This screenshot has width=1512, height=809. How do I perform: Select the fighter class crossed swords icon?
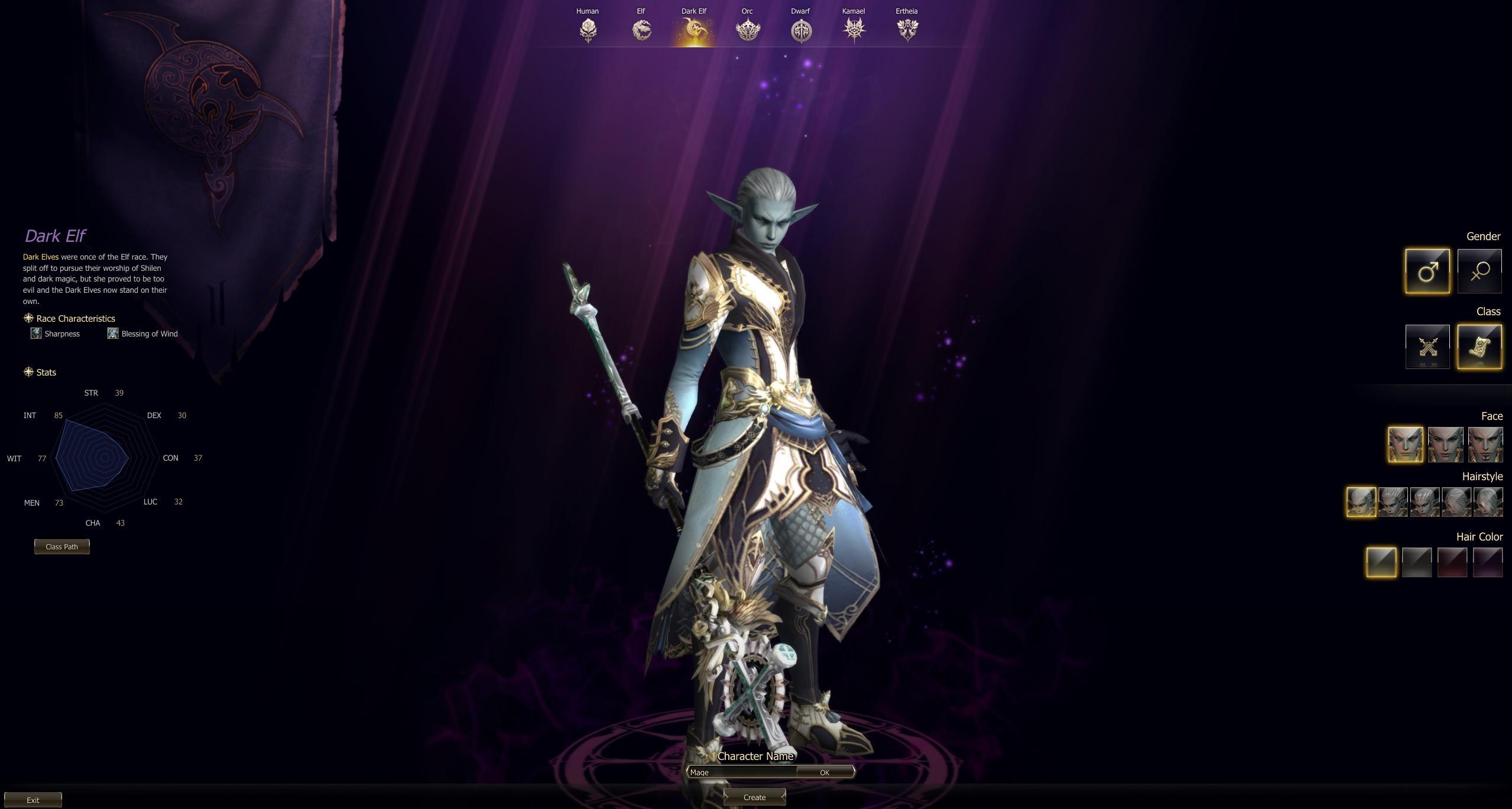(1427, 347)
